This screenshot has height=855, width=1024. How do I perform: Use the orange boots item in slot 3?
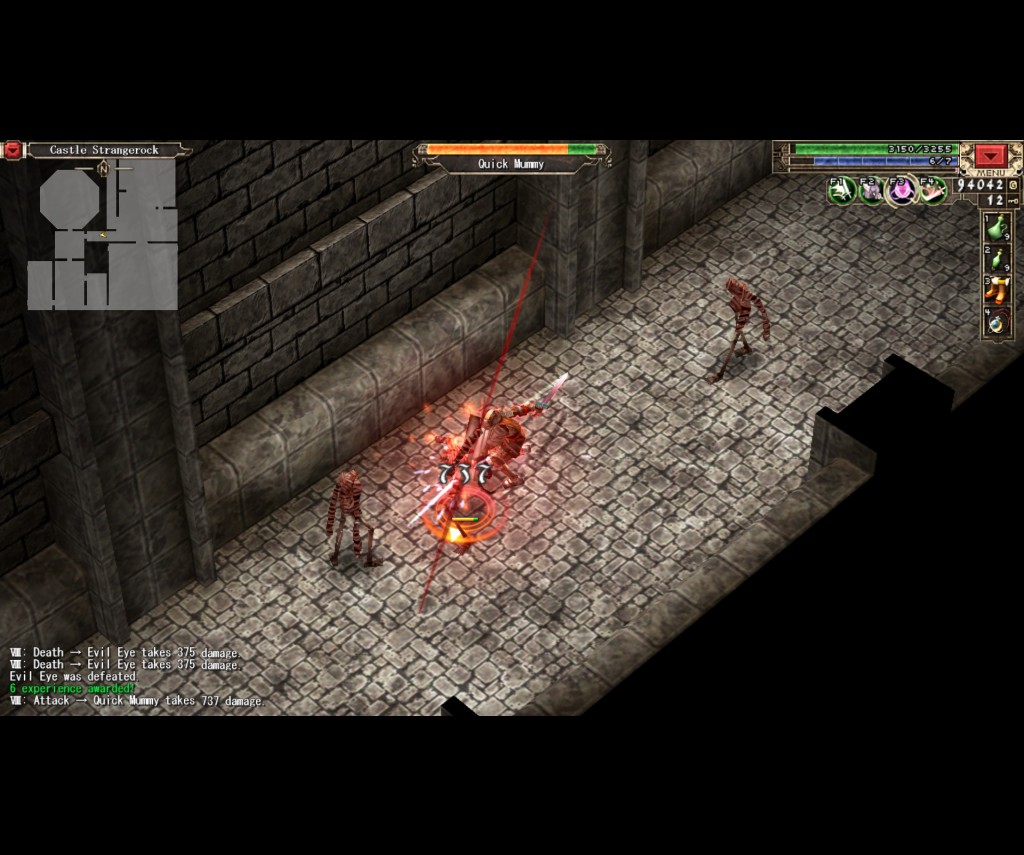click(x=997, y=290)
